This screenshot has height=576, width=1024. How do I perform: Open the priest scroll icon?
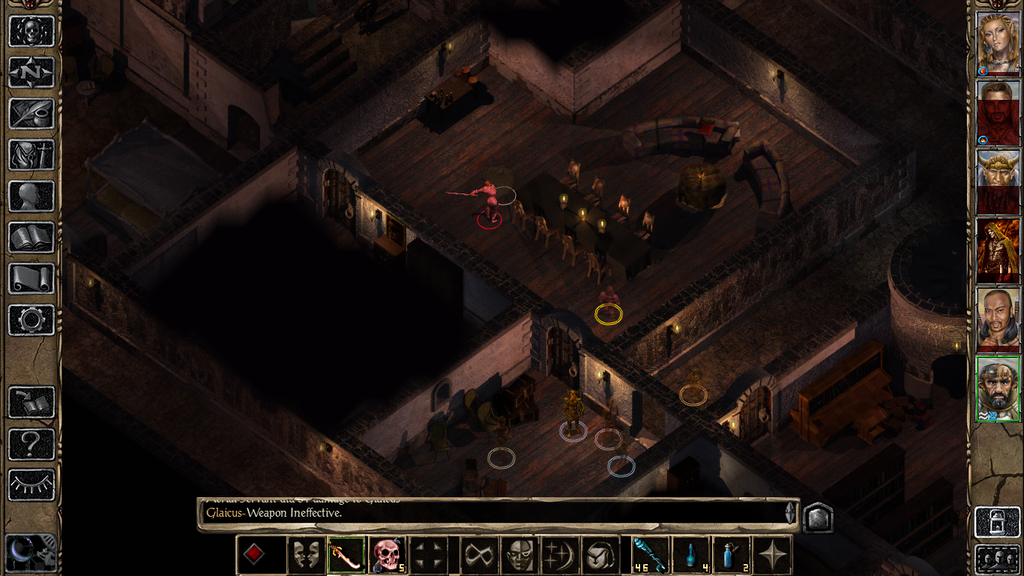(31, 279)
